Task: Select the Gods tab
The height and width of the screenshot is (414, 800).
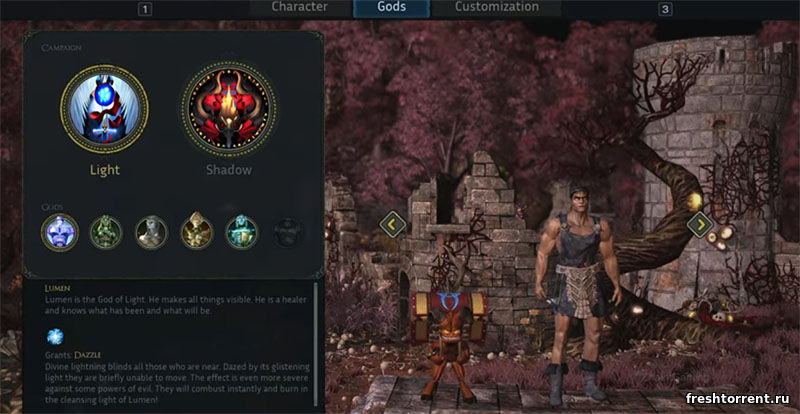Action: coord(391,7)
